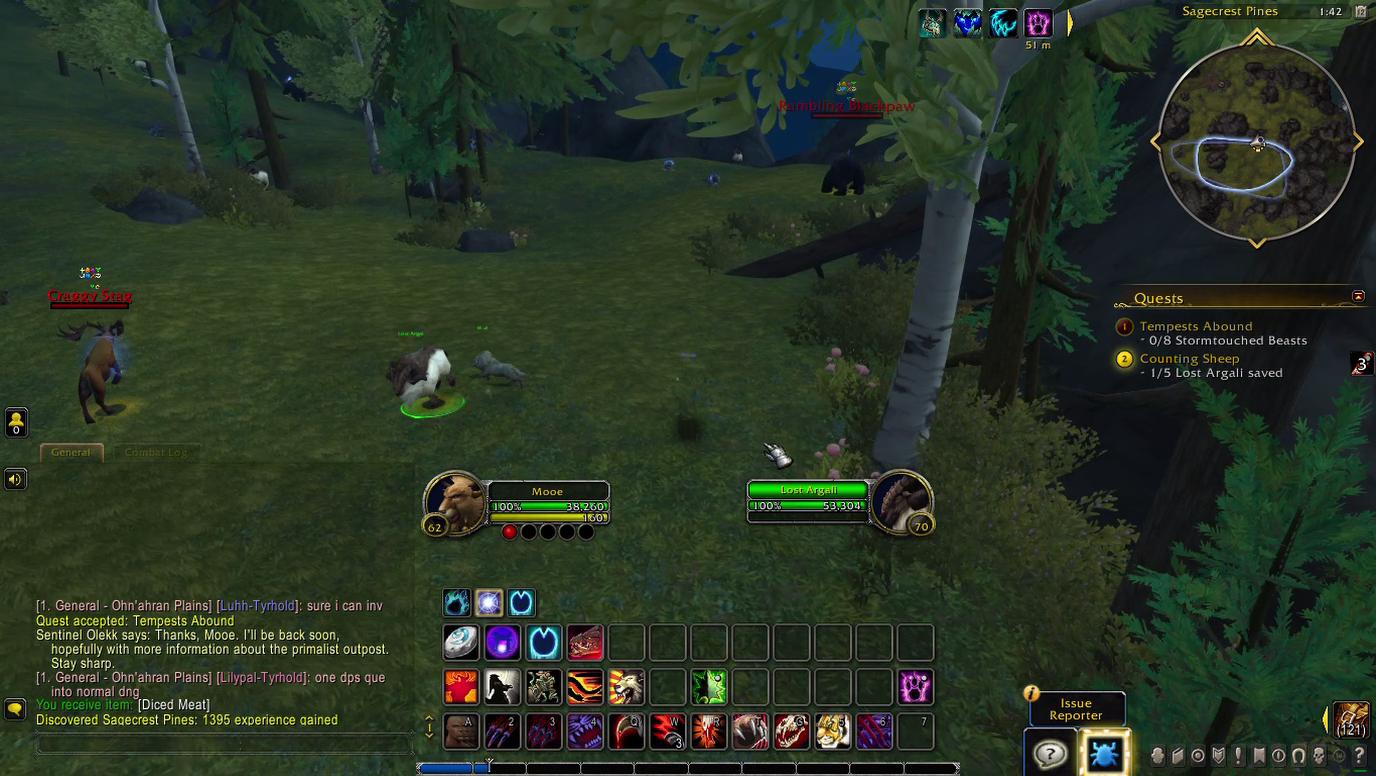Select the Counting Sheep quest entry
Screen dimensions: 1376x776
1189,358
